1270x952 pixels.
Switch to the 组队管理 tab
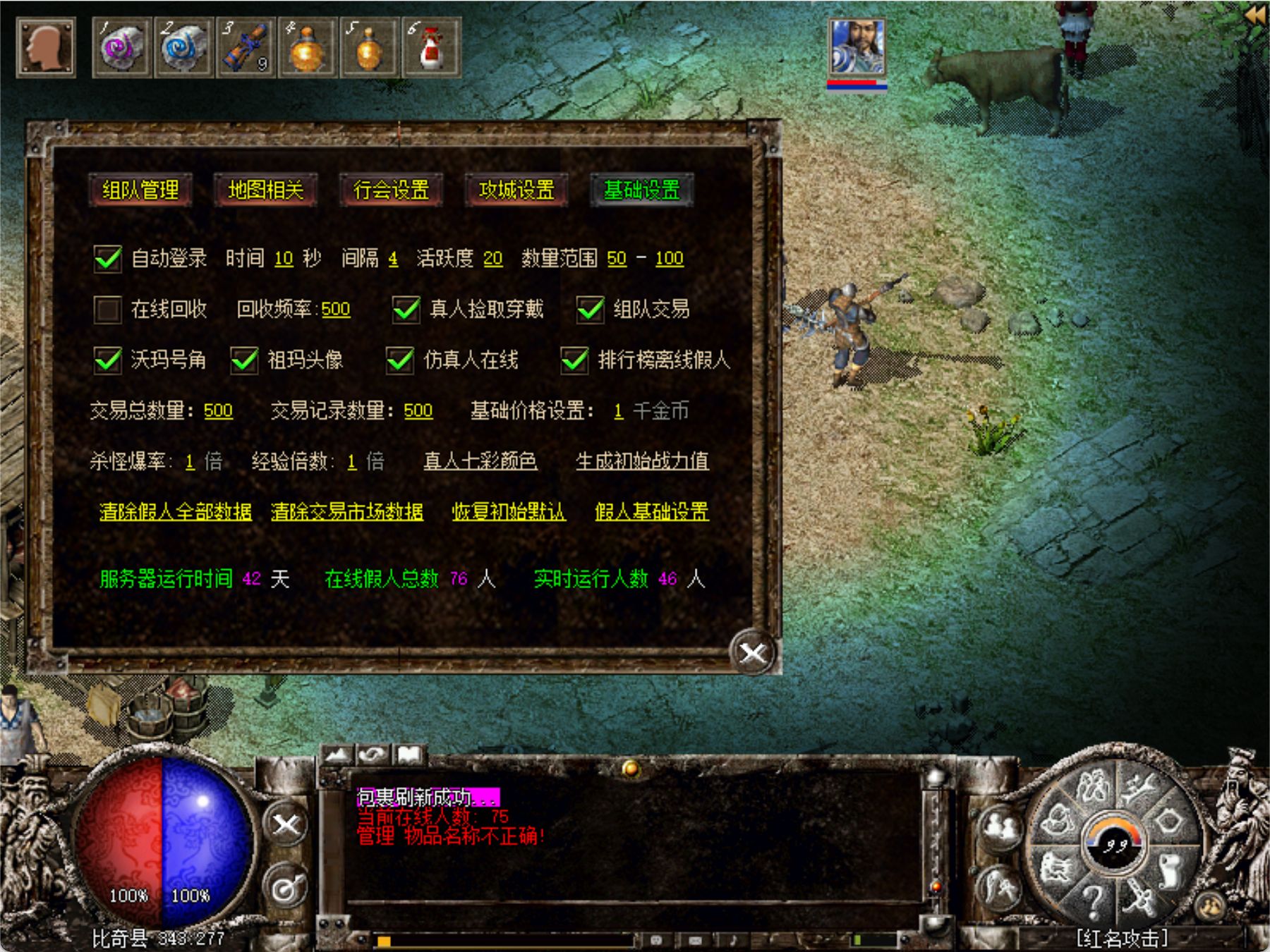(x=140, y=190)
